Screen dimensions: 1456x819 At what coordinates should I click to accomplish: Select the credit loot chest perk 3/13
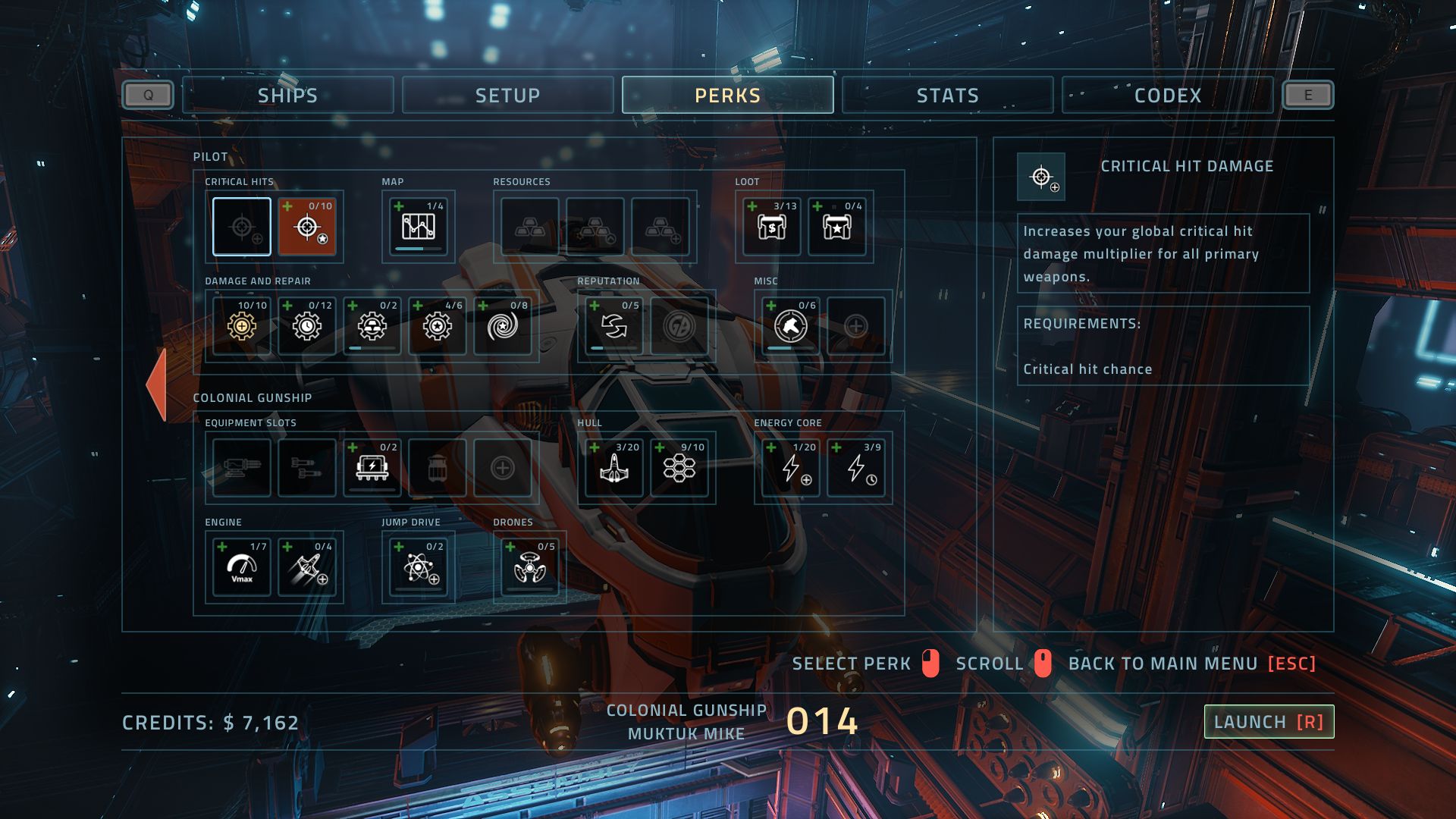(x=772, y=227)
